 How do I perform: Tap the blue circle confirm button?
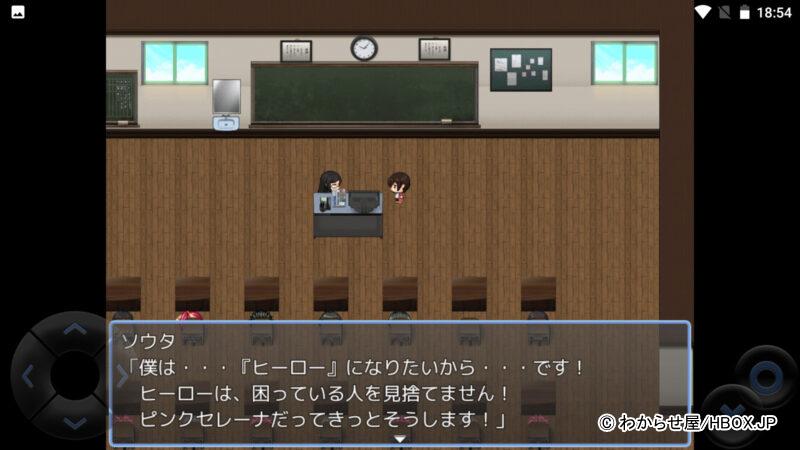(x=766, y=377)
